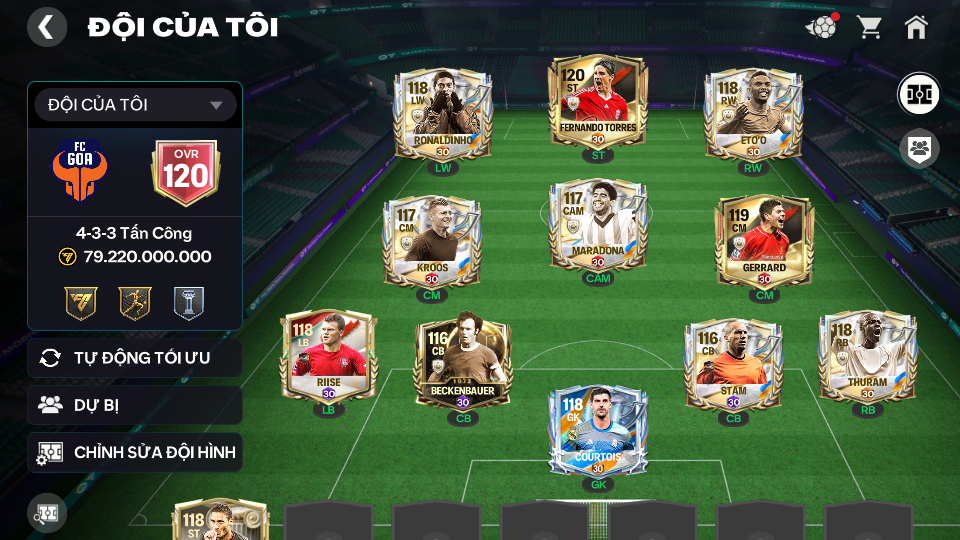Select the Ronaldinho LW card

point(440,116)
